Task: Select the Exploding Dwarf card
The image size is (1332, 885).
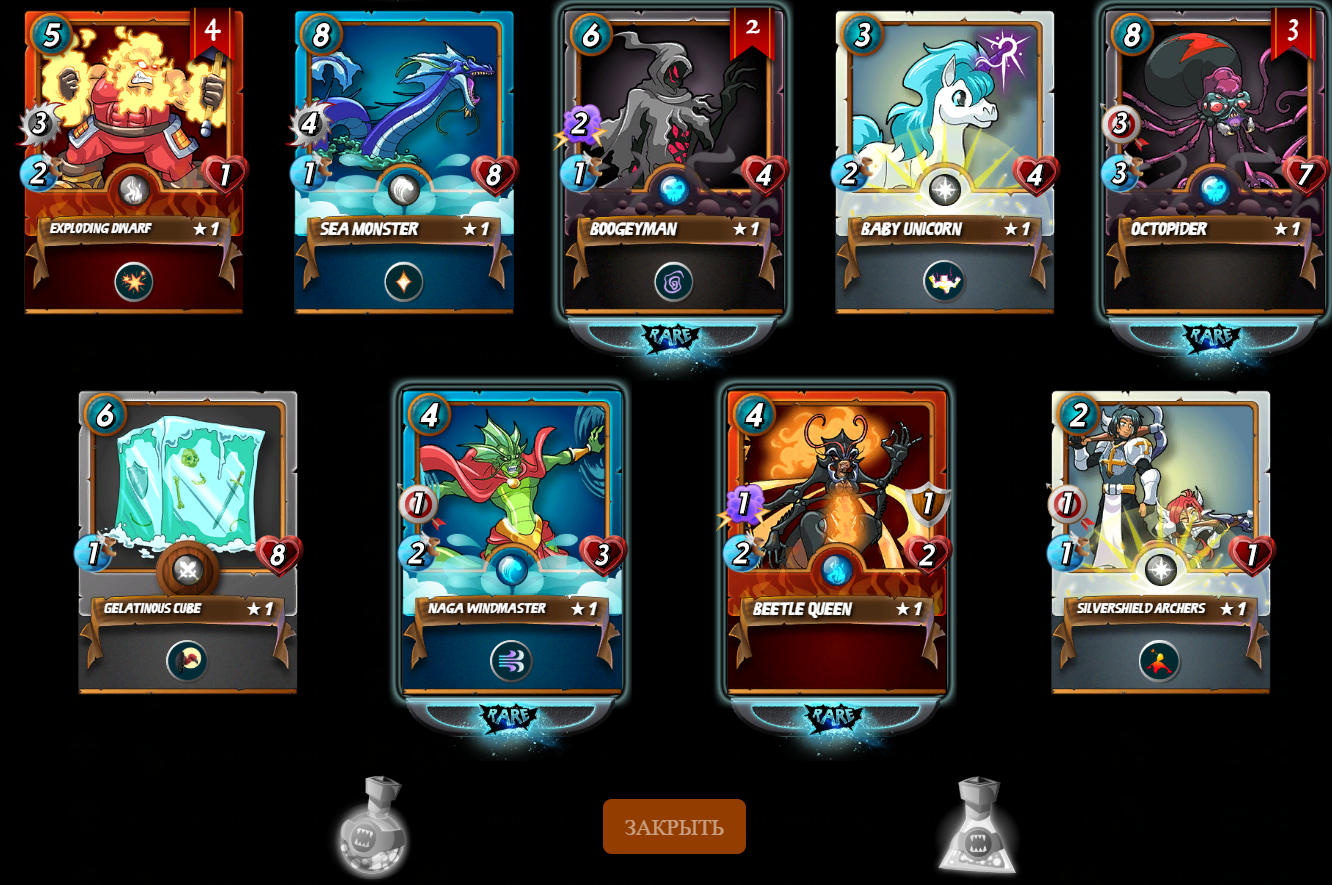Action: click(x=134, y=162)
